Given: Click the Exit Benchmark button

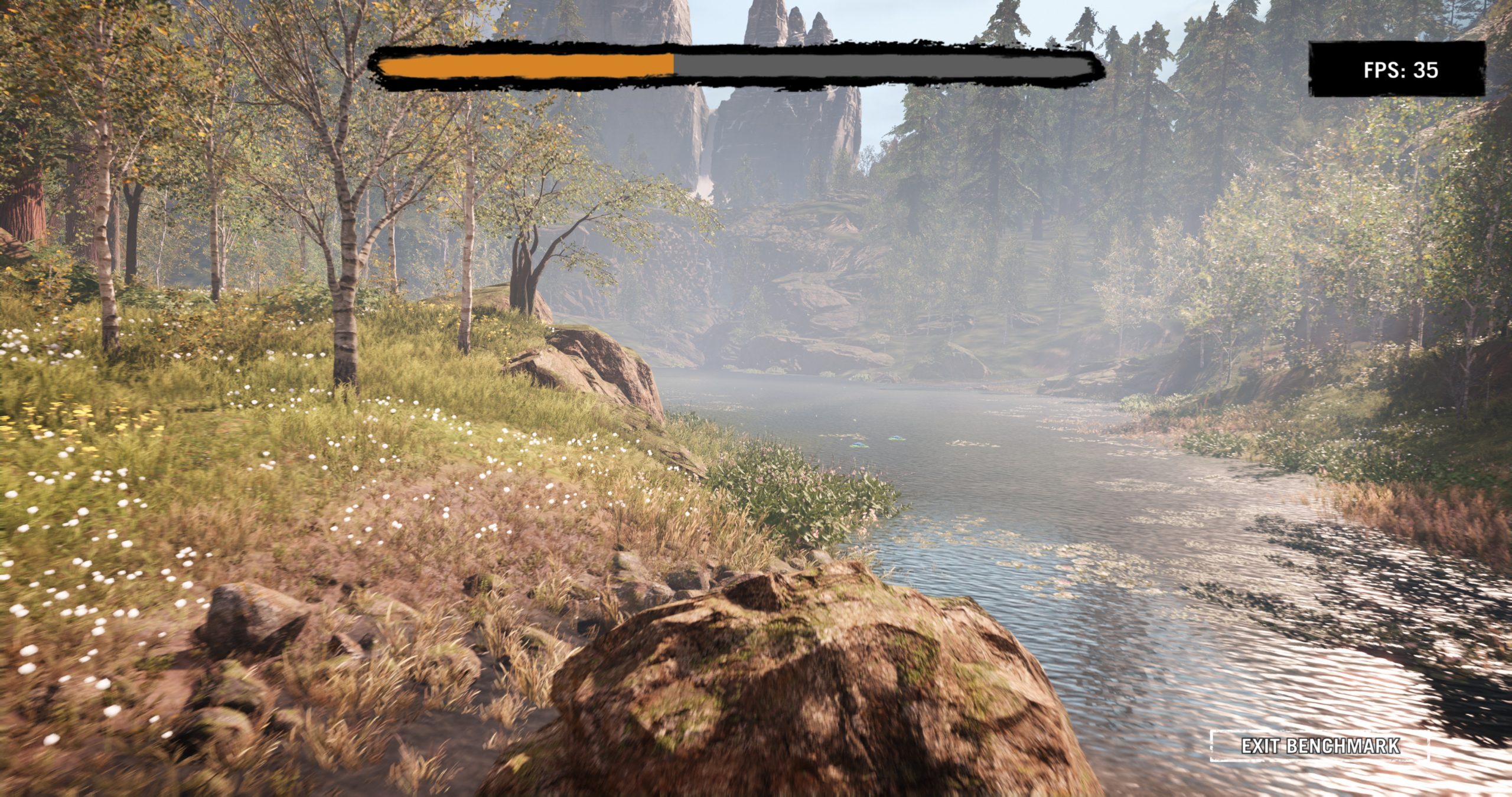Looking at the screenshot, I should pyautogui.click(x=1319, y=746).
